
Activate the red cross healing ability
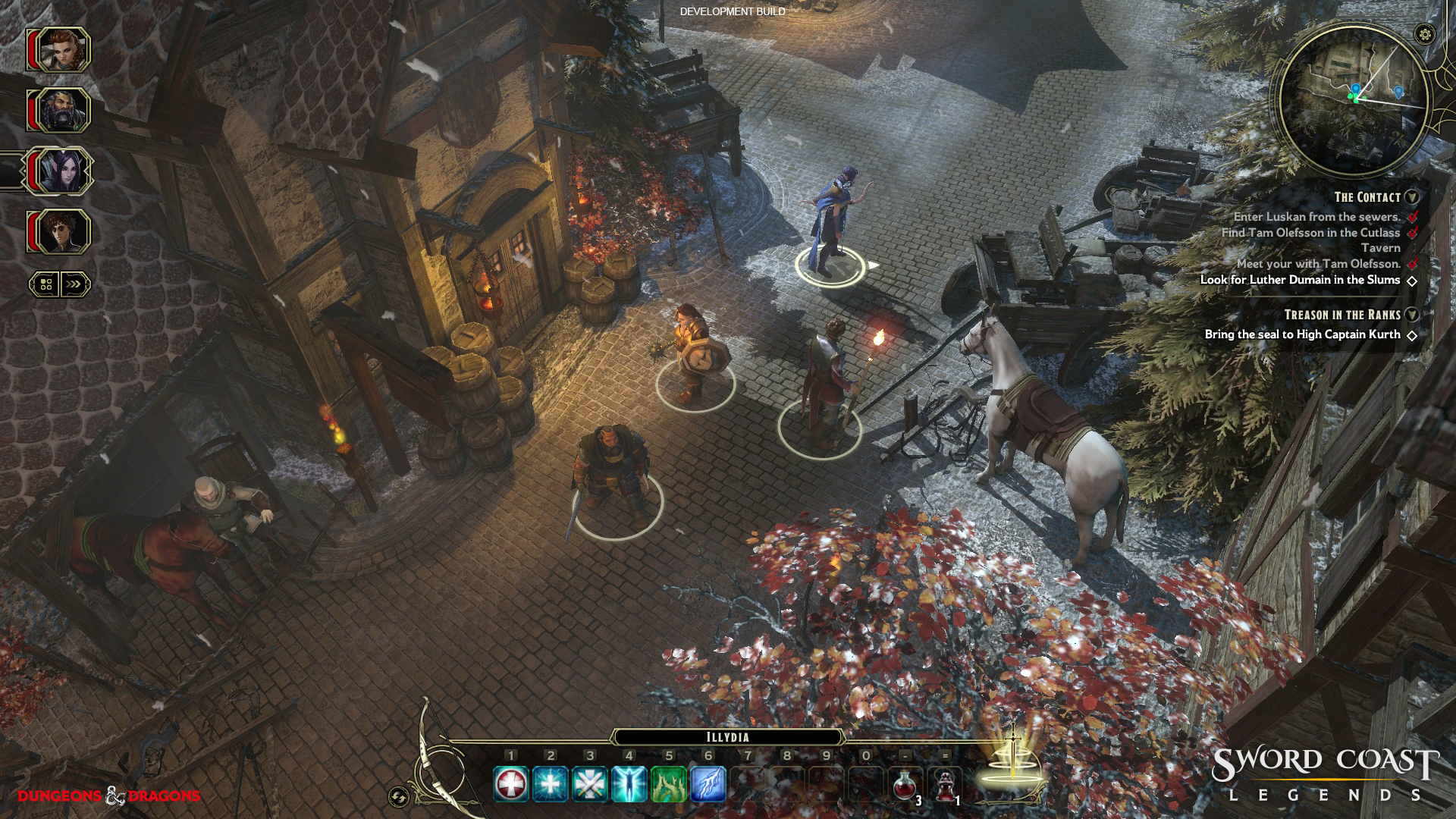tap(511, 784)
